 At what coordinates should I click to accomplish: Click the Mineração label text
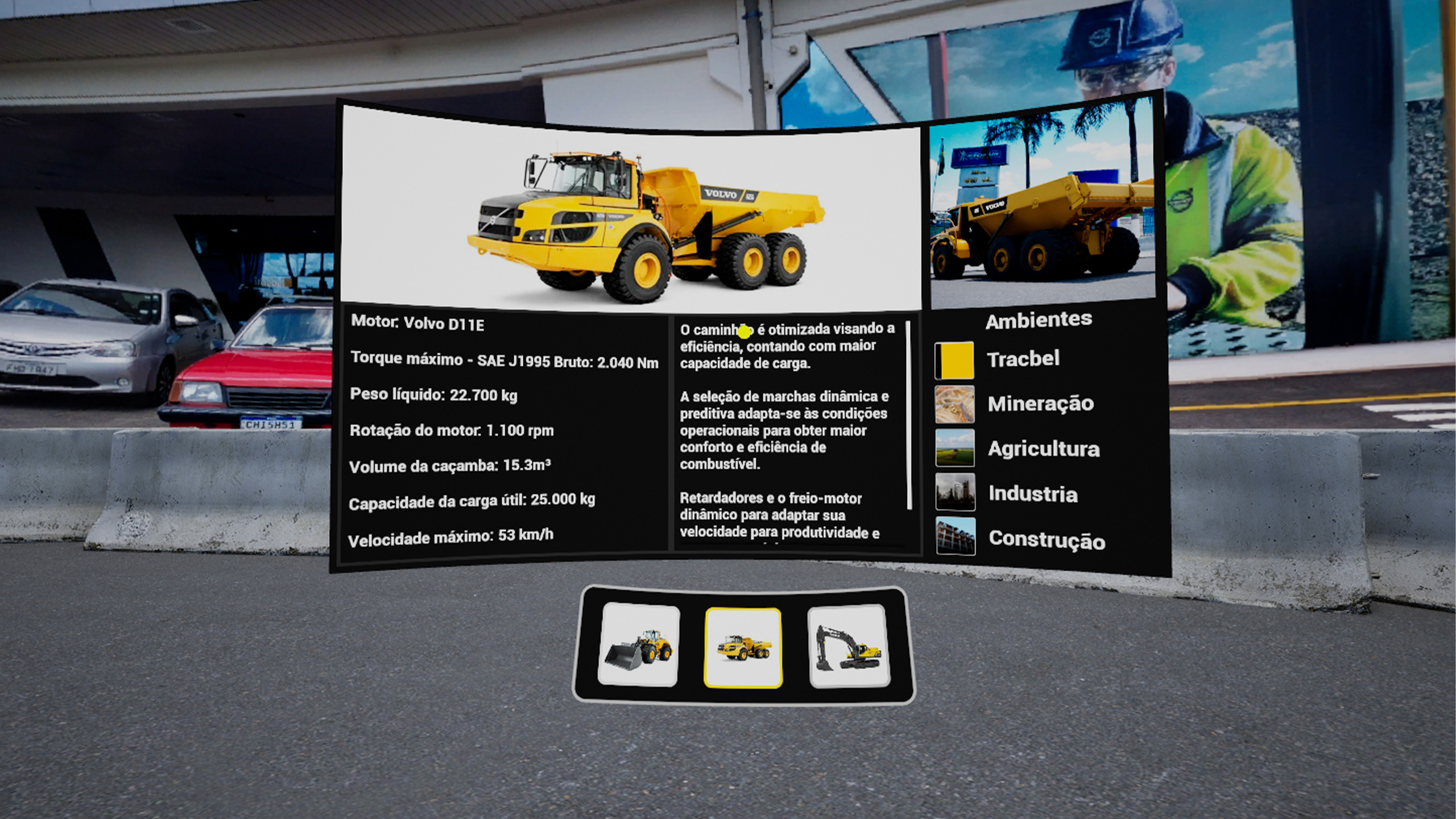tap(1041, 404)
